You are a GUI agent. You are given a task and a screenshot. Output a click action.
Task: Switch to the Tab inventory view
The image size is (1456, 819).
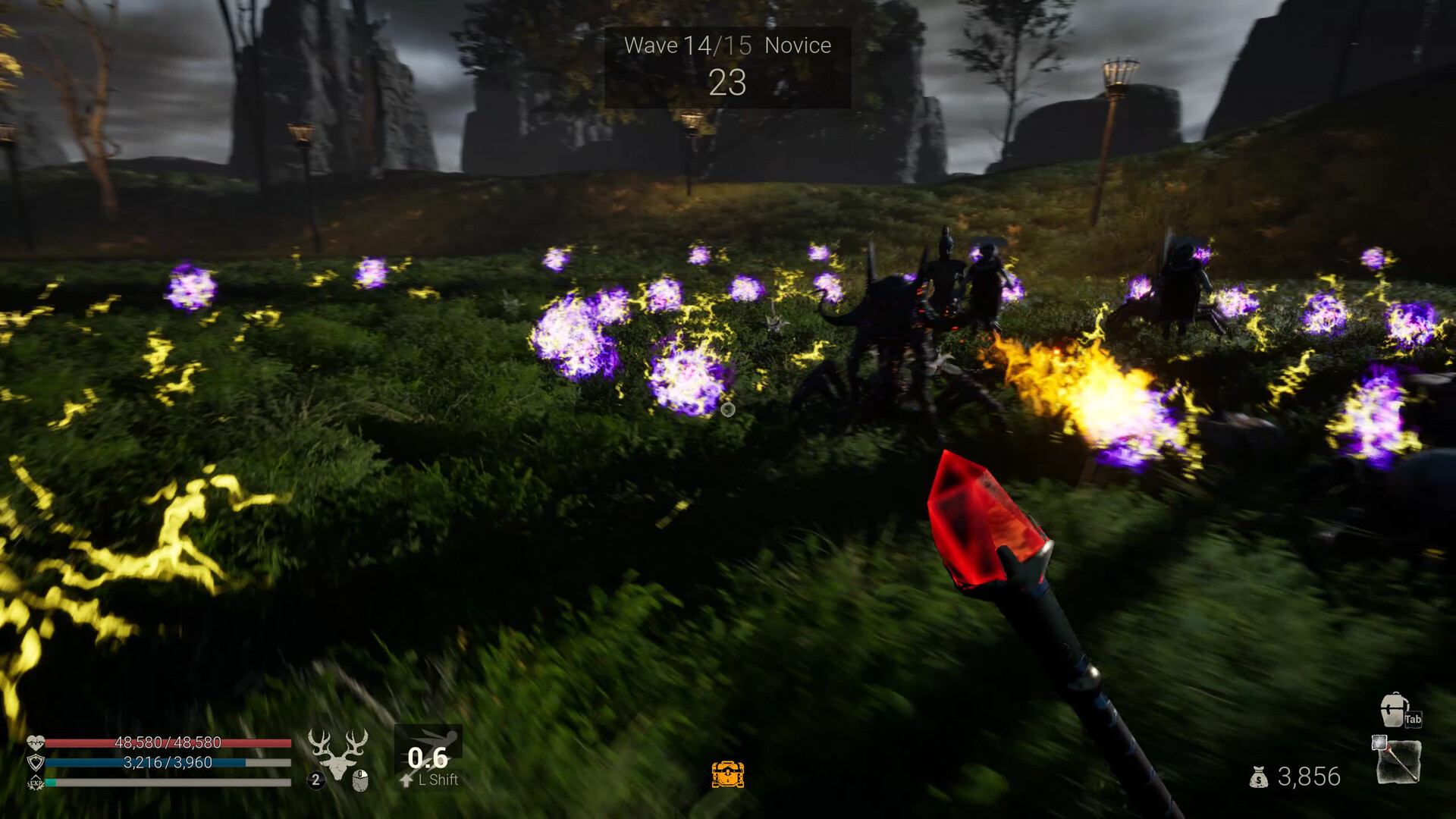tap(1413, 719)
